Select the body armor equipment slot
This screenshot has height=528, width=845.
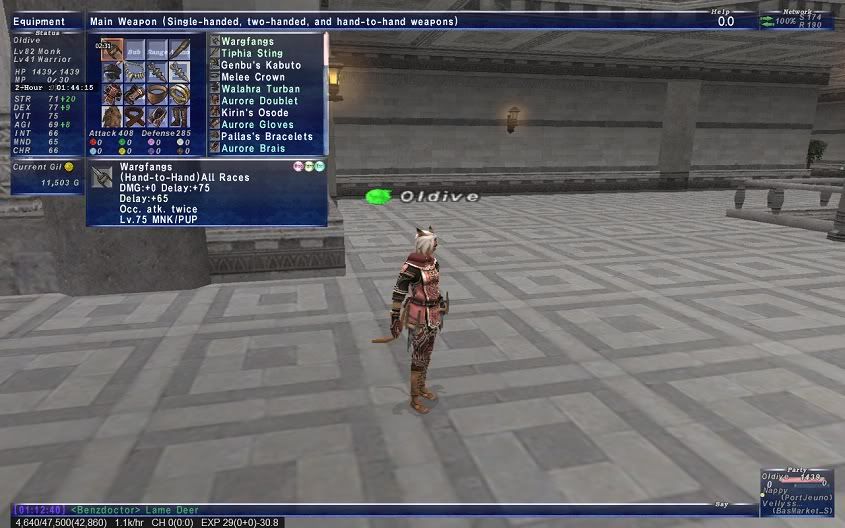pos(112,94)
